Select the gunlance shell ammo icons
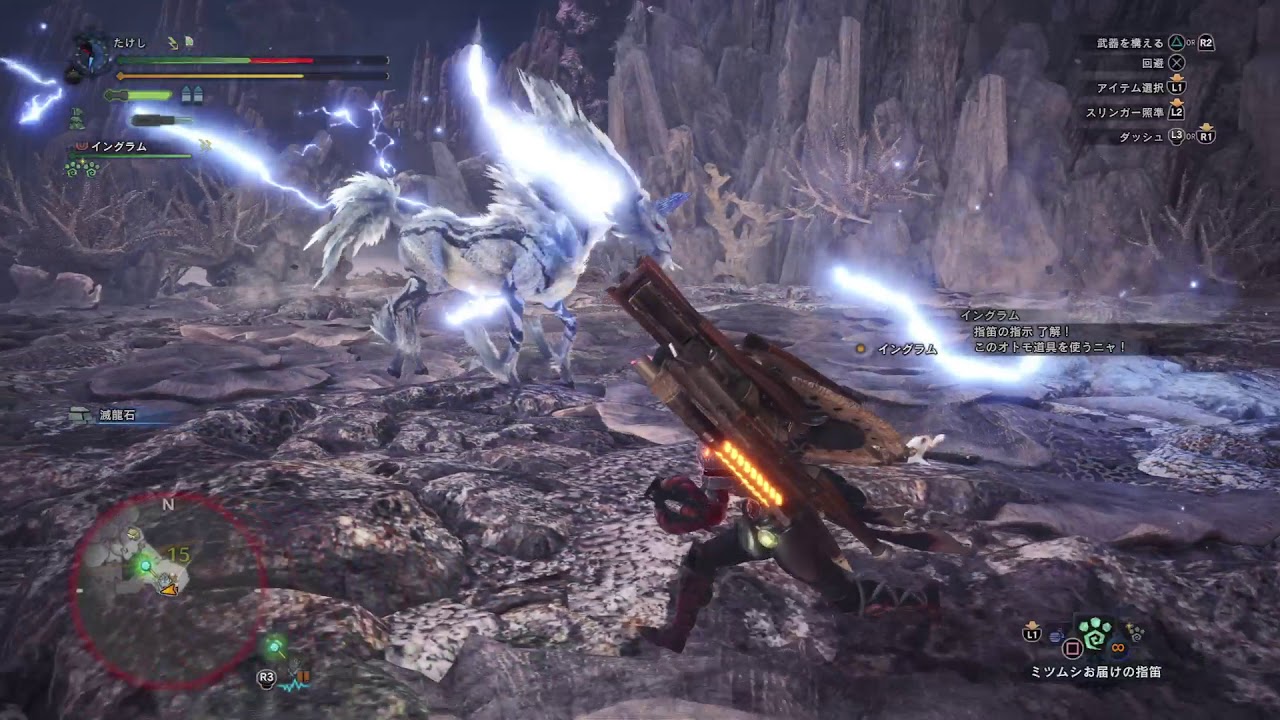Screen dimensions: 1280x720 point(191,95)
